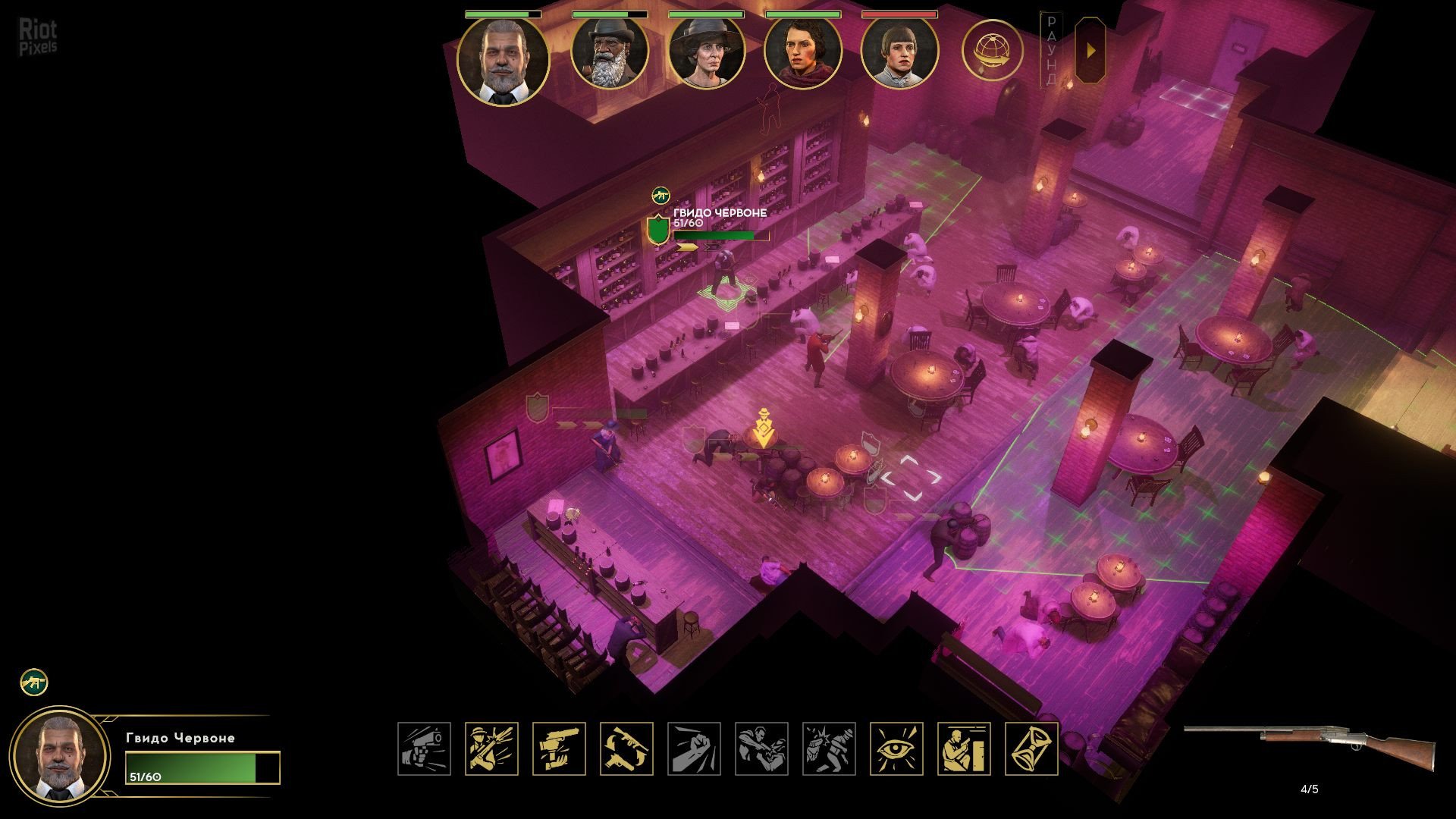
Task: Activate the reload pistol ability
Action: (559, 748)
